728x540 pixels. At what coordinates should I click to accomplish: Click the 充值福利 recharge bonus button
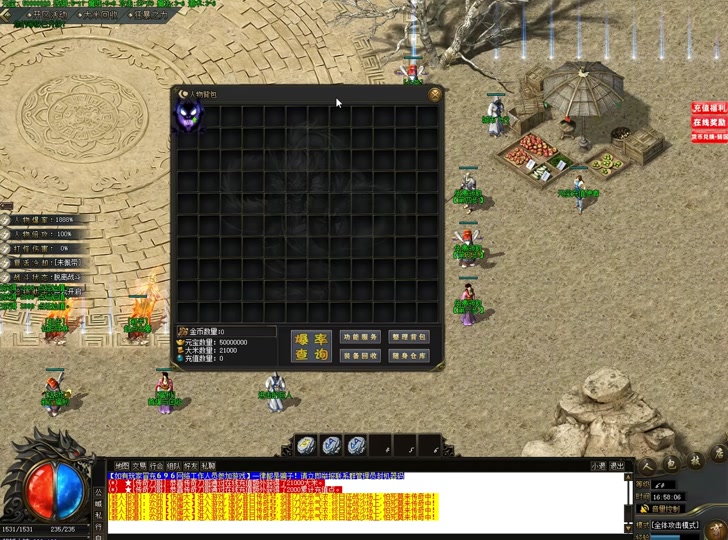709,108
